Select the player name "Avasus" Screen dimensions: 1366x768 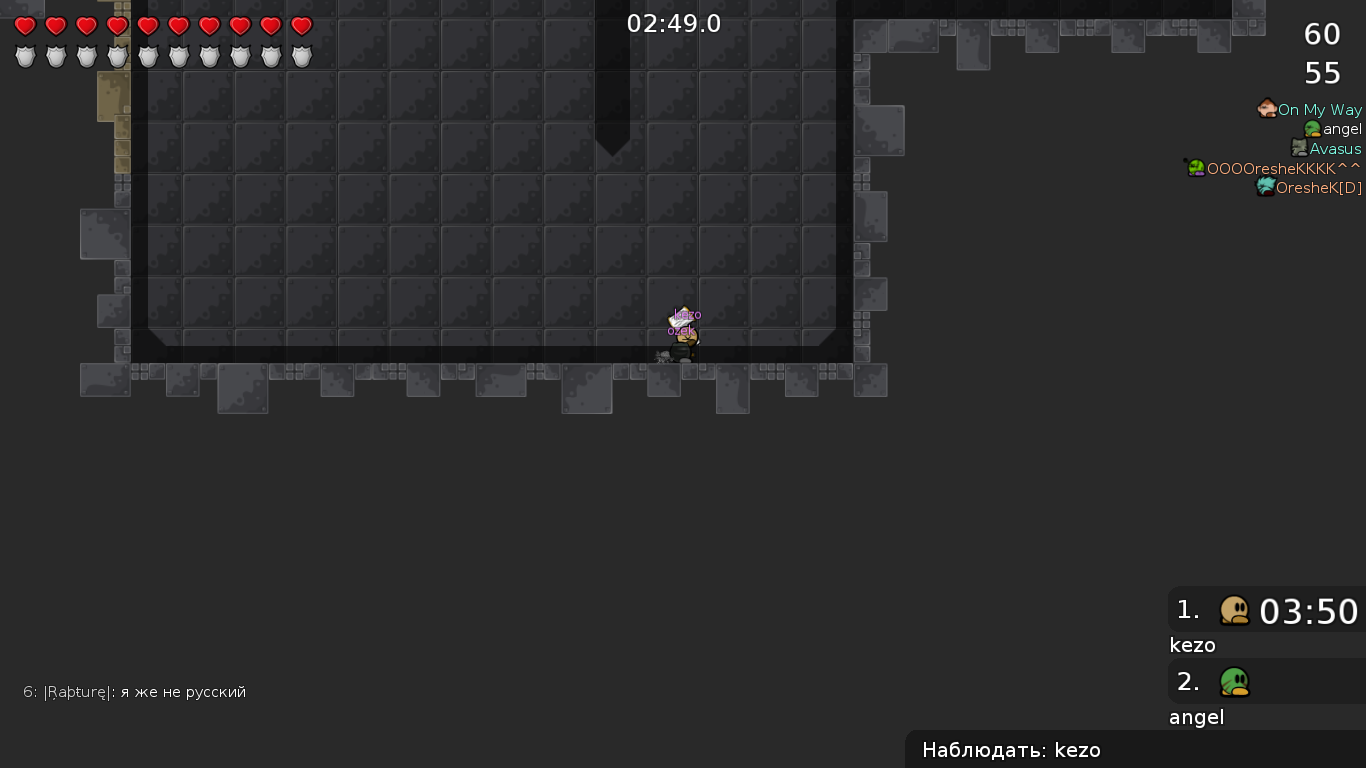1337,148
